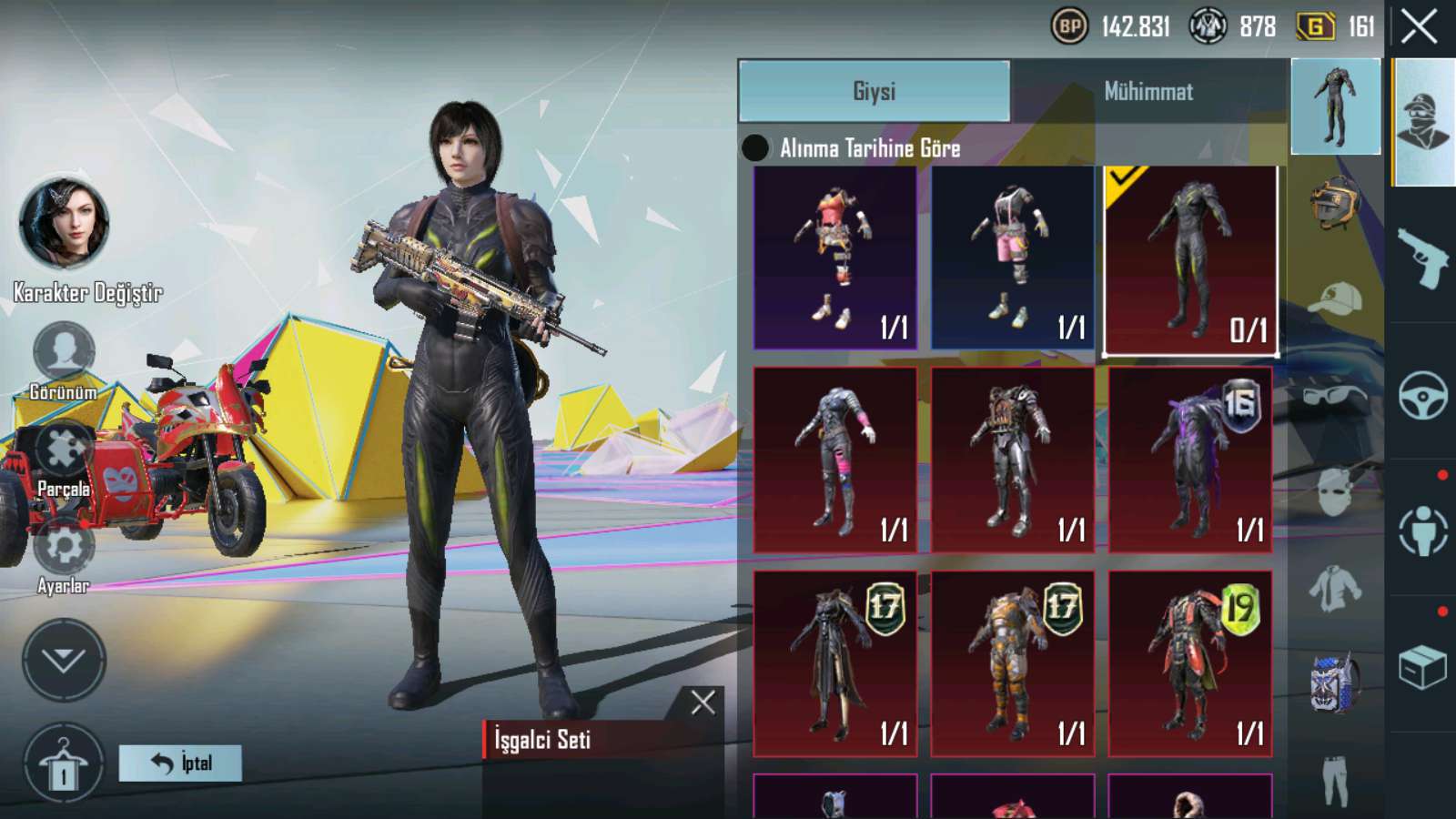The height and width of the screenshot is (819, 1456).
Task: Select the pink shorts outfit tile
Action: (1012, 257)
